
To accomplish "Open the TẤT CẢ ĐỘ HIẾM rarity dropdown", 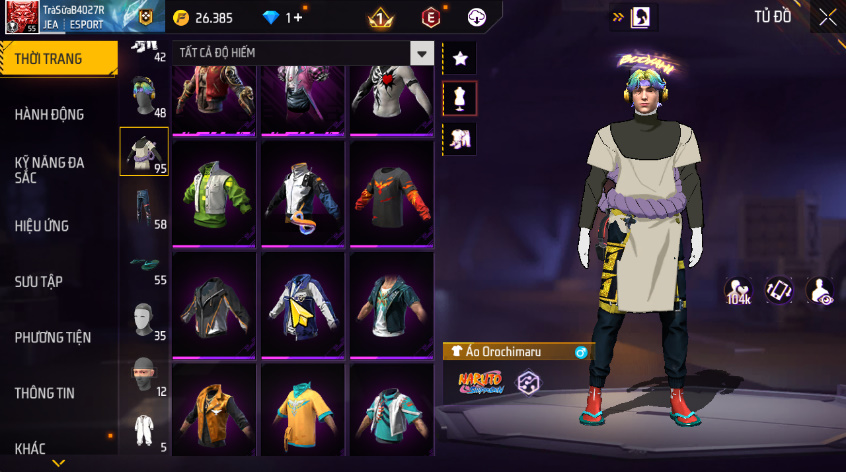I will 304,53.
